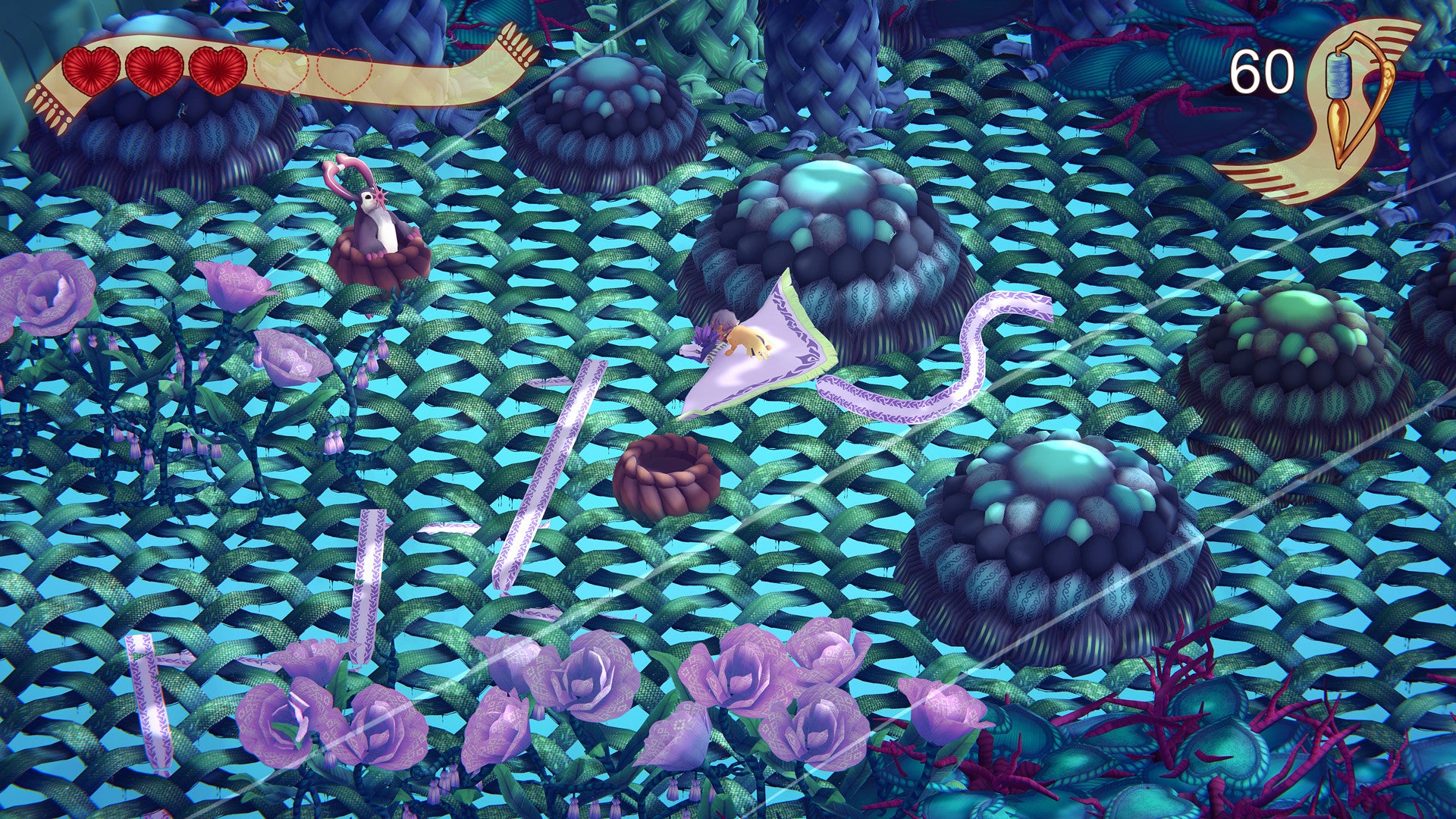Click the third red heart on the banner
Screen dimensions: 1456x819
(x=216, y=72)
